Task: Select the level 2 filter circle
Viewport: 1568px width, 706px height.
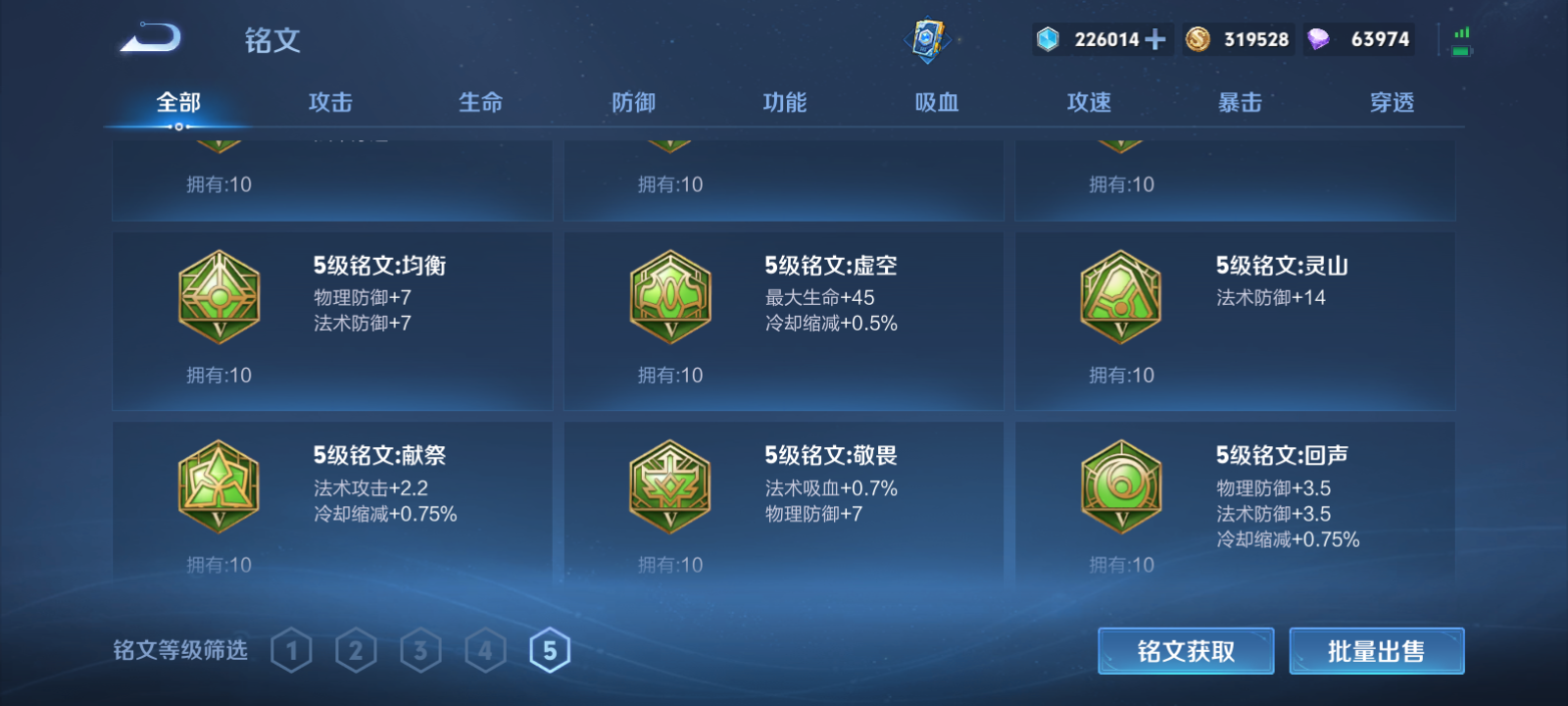Action: pyautogui.click(x=354, y=648)
